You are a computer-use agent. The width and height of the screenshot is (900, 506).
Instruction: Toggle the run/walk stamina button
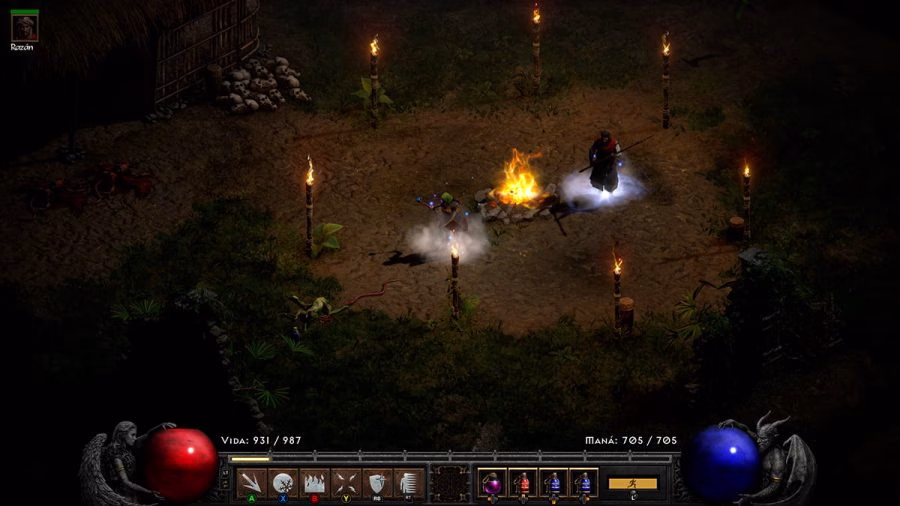(633, 483)
